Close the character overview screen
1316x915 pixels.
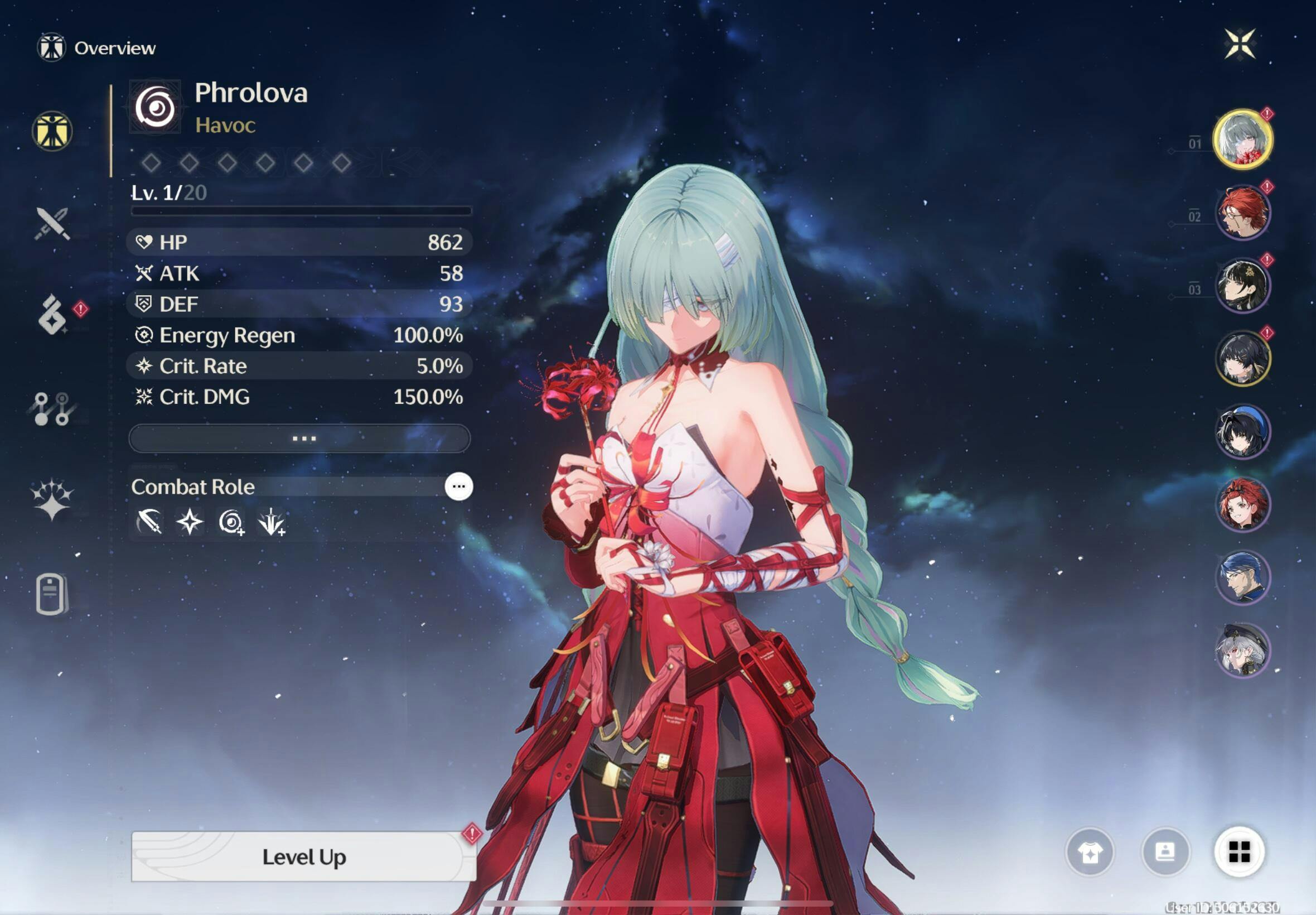pyautogui.click(x=1240, y=44)
